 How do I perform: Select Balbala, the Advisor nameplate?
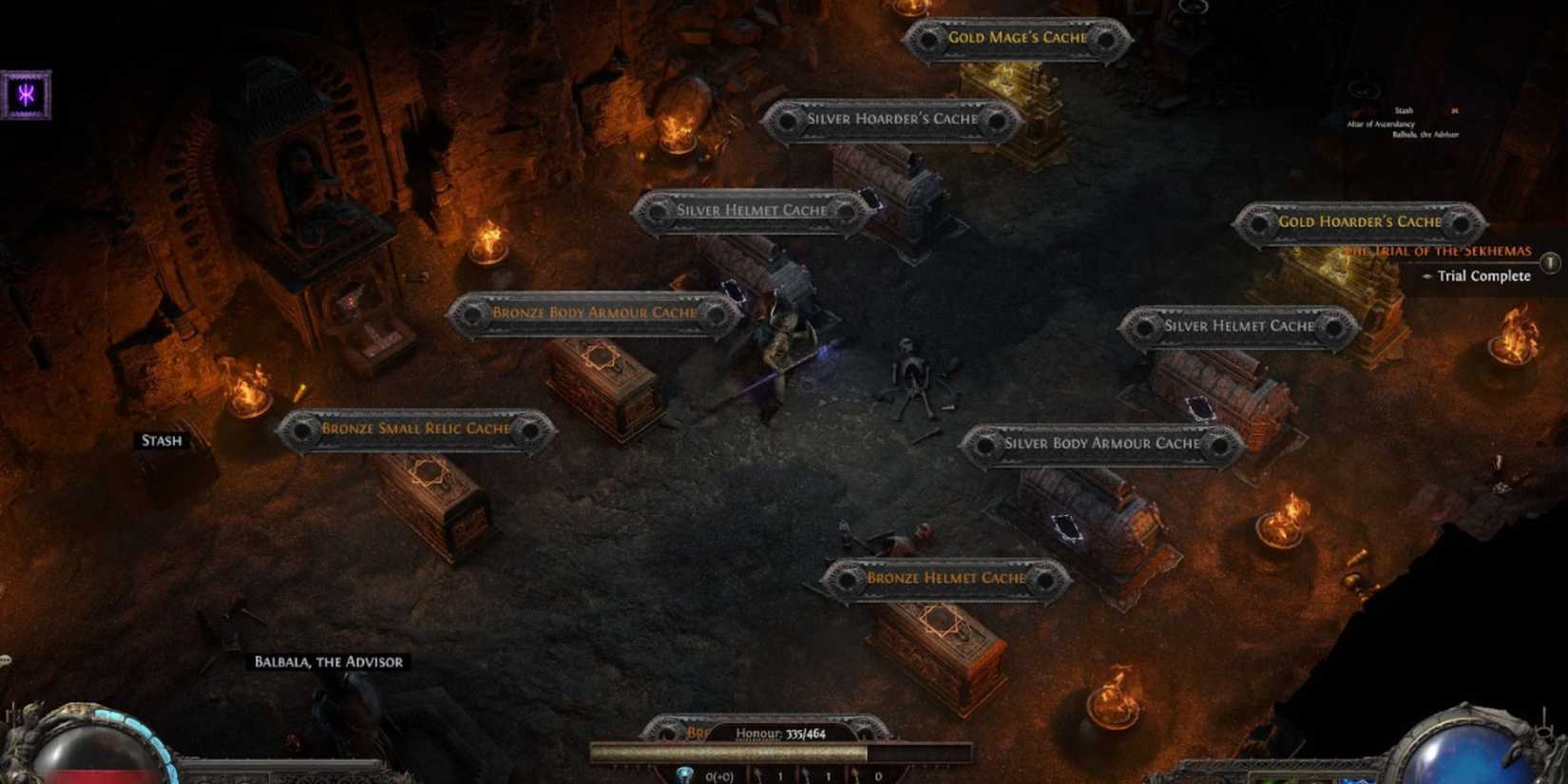[328, 661]
